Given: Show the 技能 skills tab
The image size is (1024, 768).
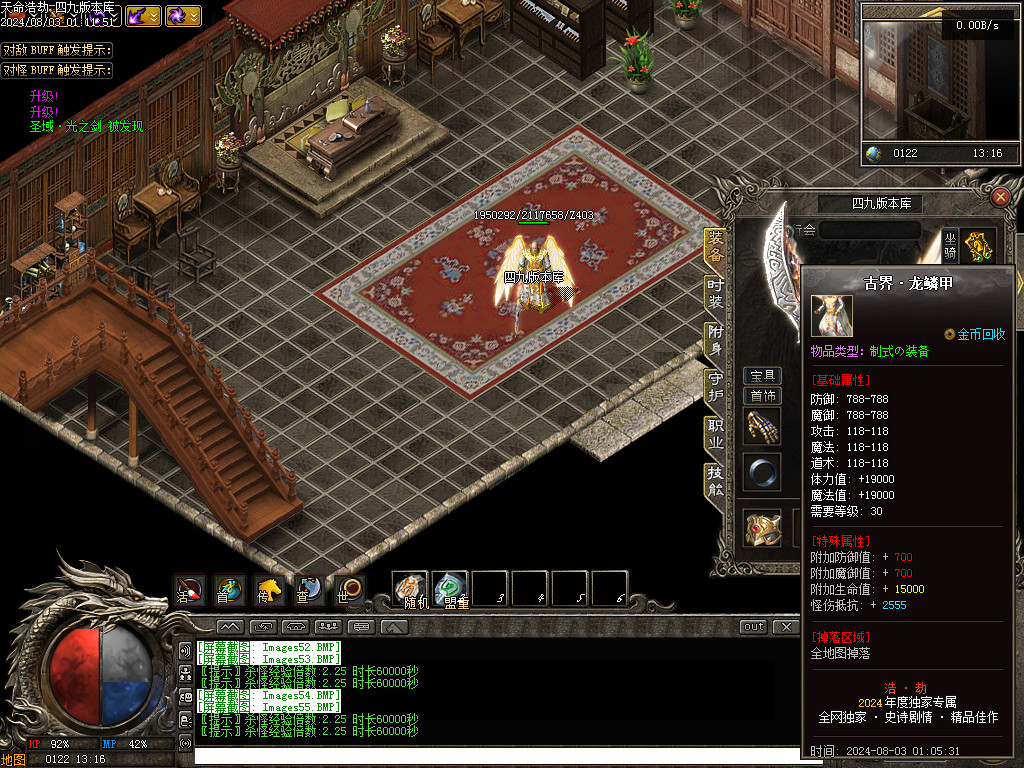Looking at the screenshot, I should coord(715,481).
